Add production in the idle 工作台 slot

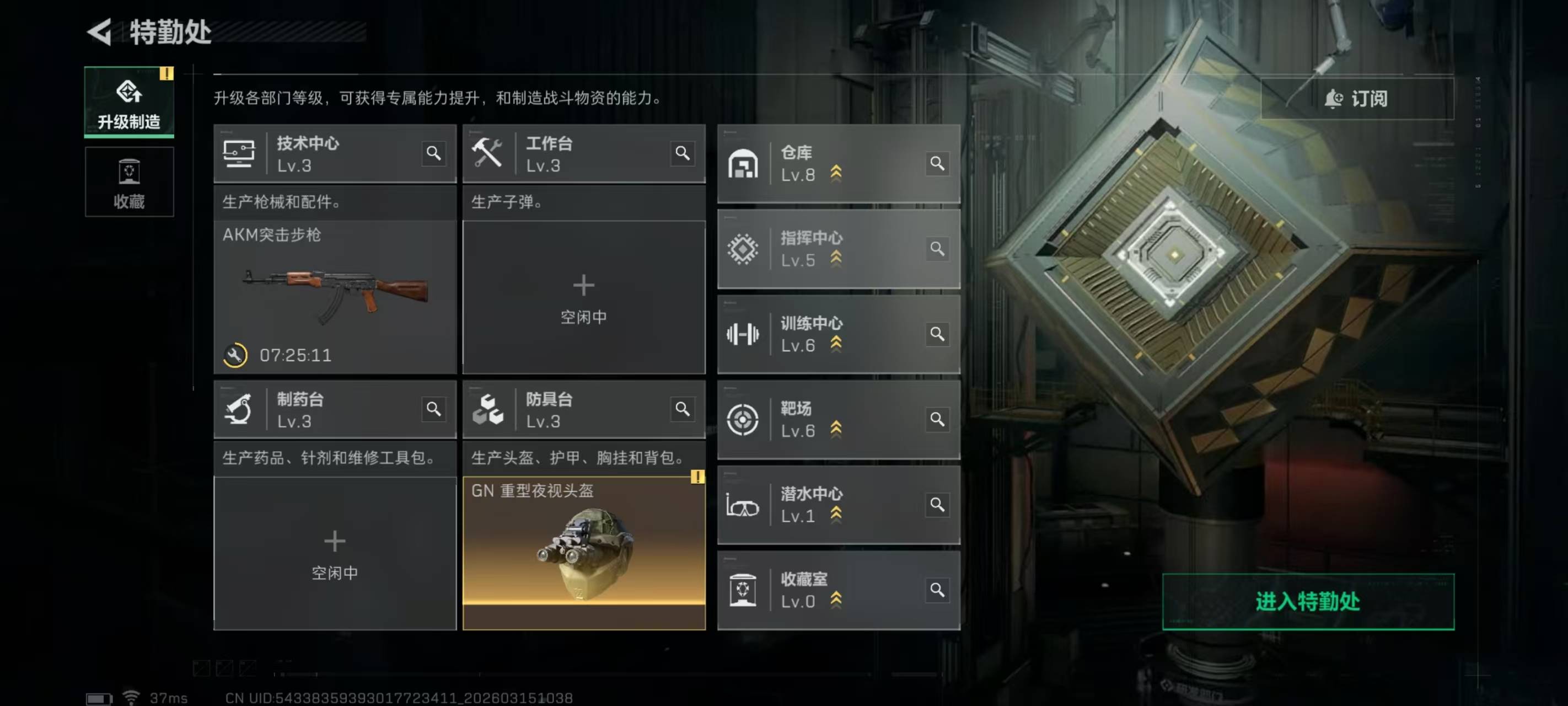(583, 297)
